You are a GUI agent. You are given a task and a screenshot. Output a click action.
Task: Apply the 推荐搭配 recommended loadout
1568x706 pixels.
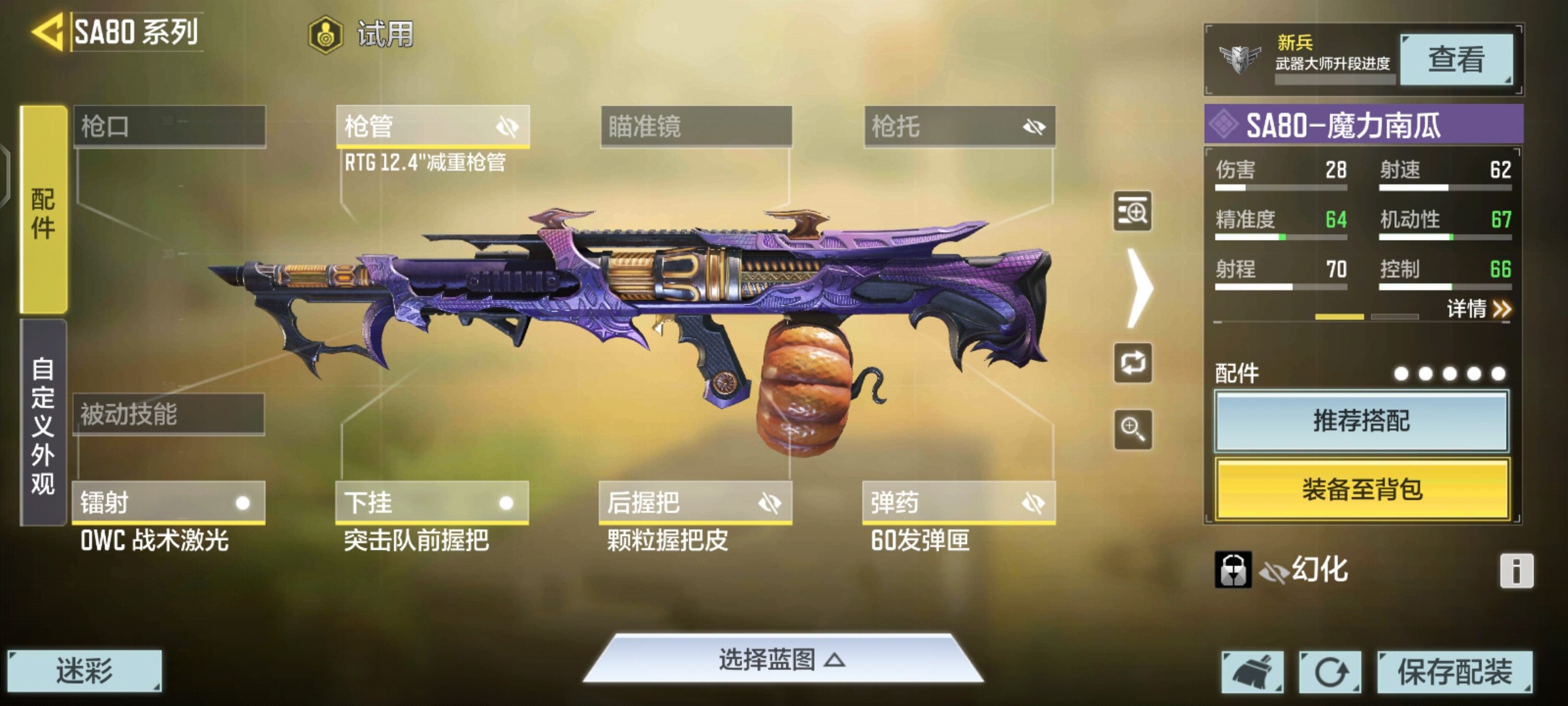point(1362,421)
